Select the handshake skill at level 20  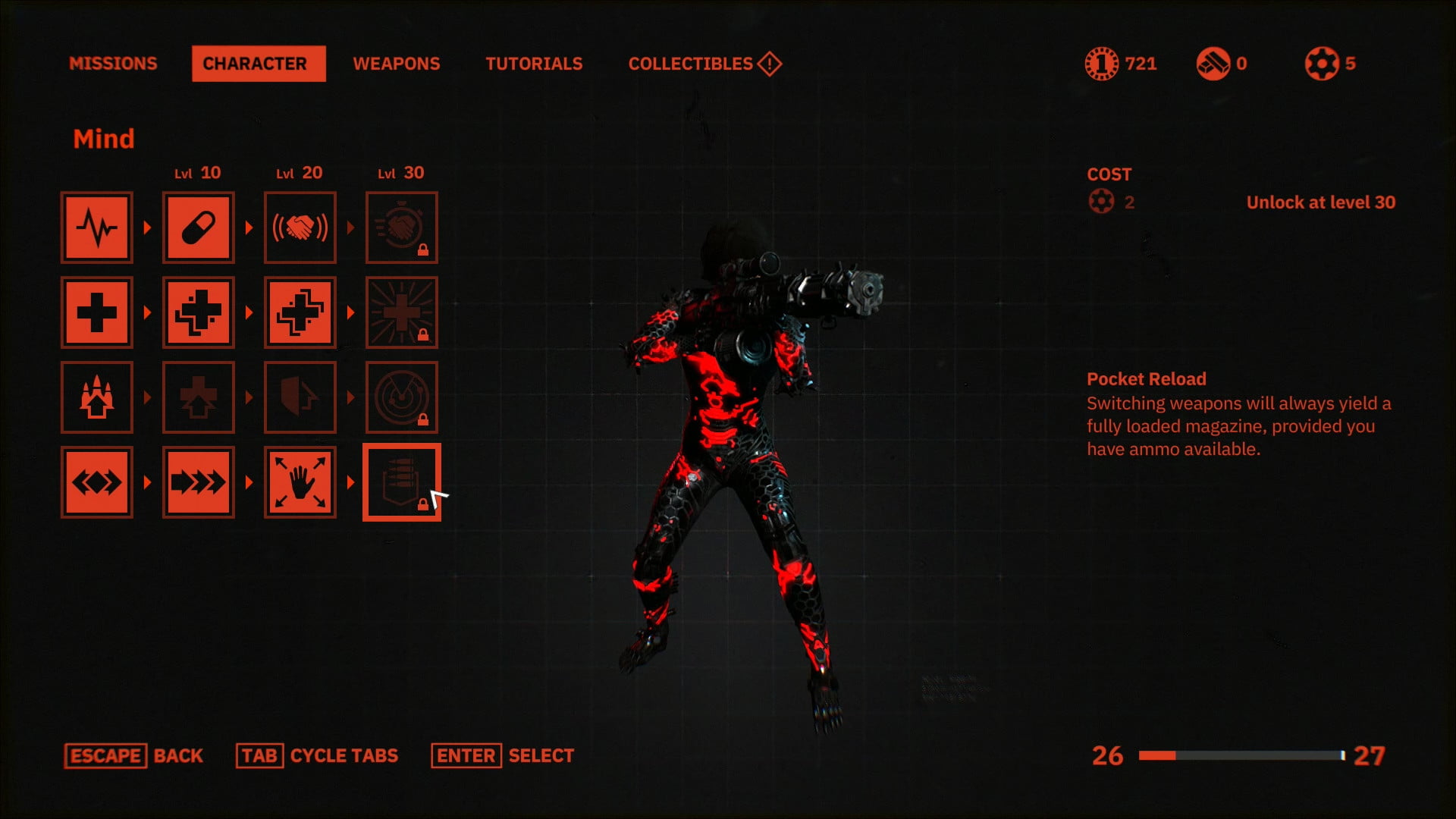[300, 227]
